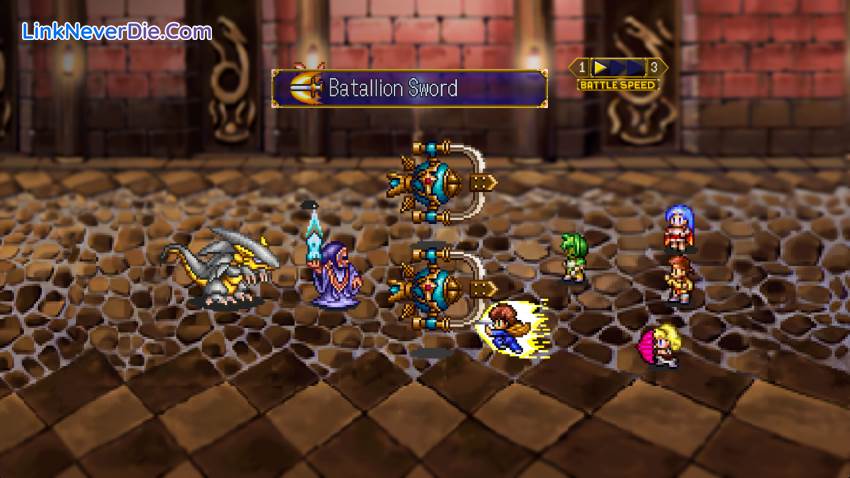
Task: Set battle speed to 1
Action: [580, 67]
